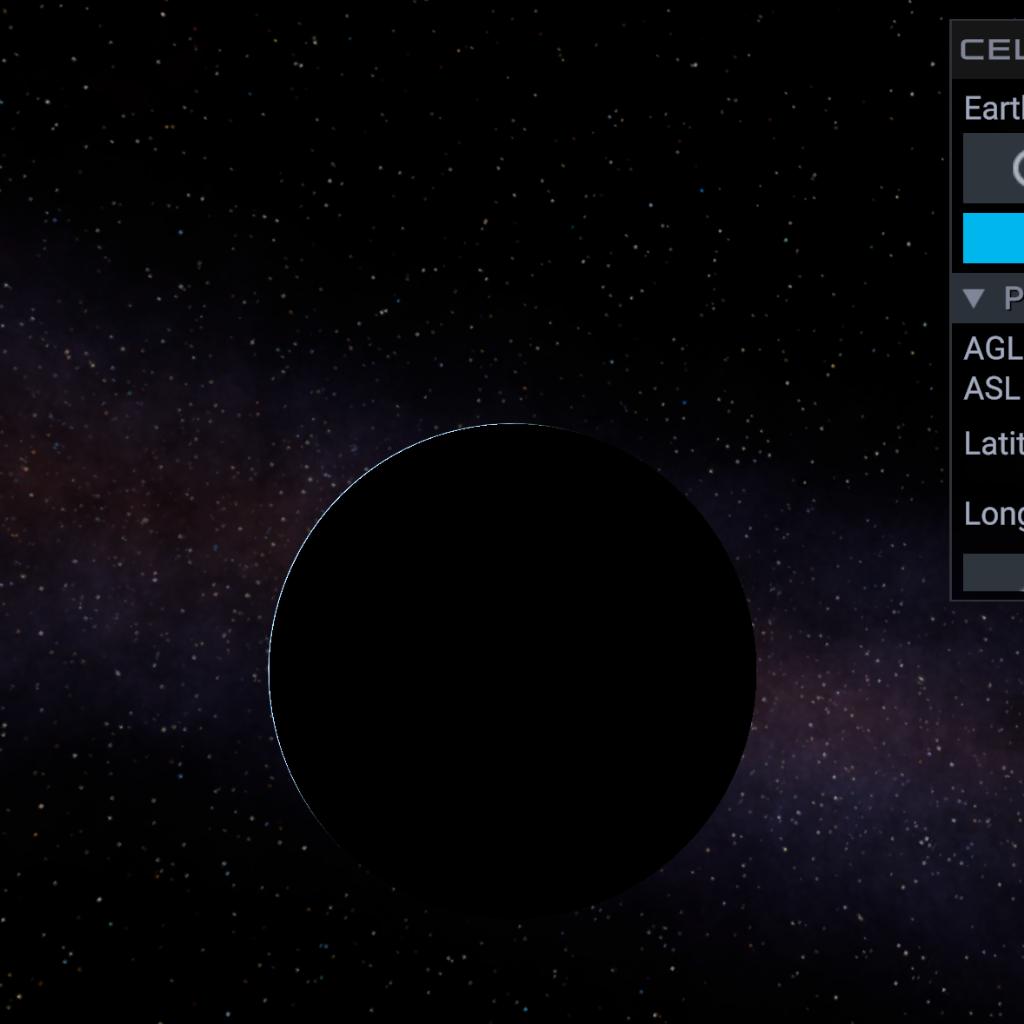Screen dimensions: 1024x1024
Task: Click the gray button below the Longitude row
Action: [994, 573]
